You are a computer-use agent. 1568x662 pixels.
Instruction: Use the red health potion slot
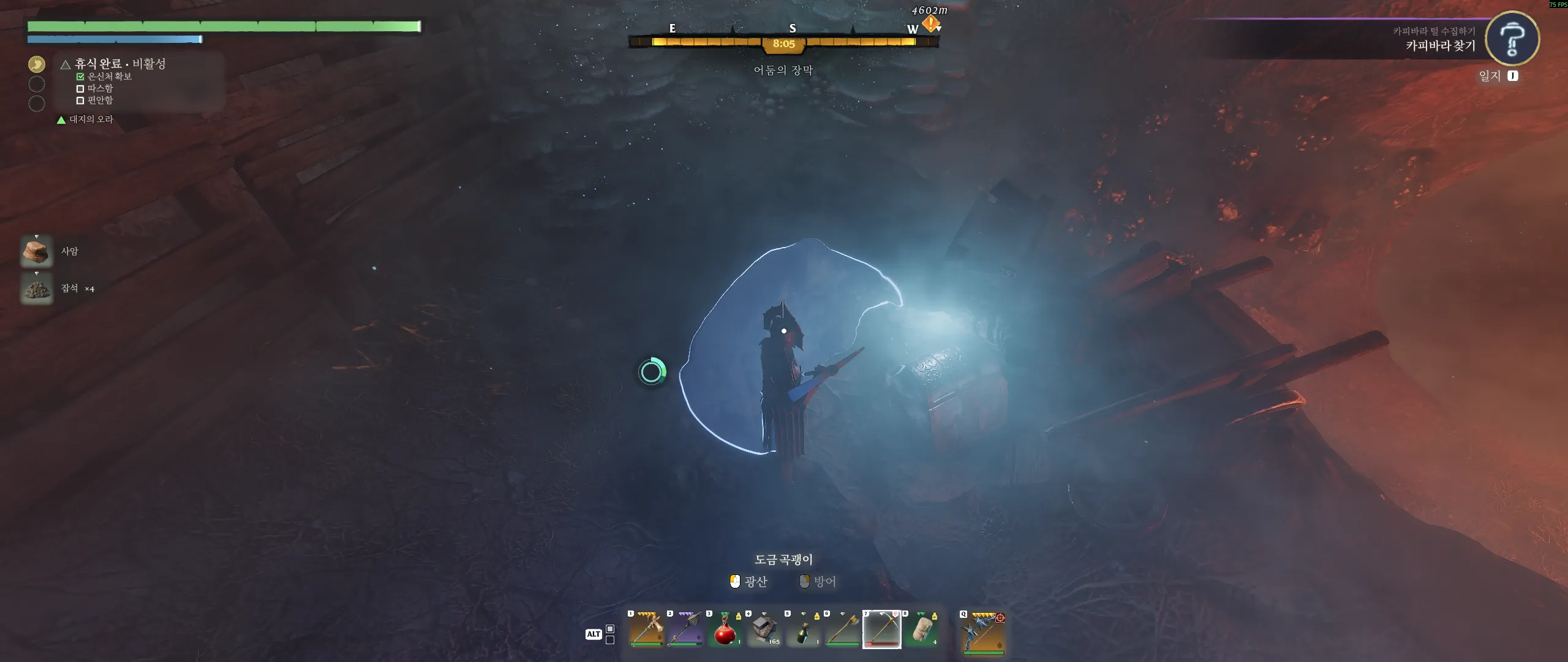point(725,630)
